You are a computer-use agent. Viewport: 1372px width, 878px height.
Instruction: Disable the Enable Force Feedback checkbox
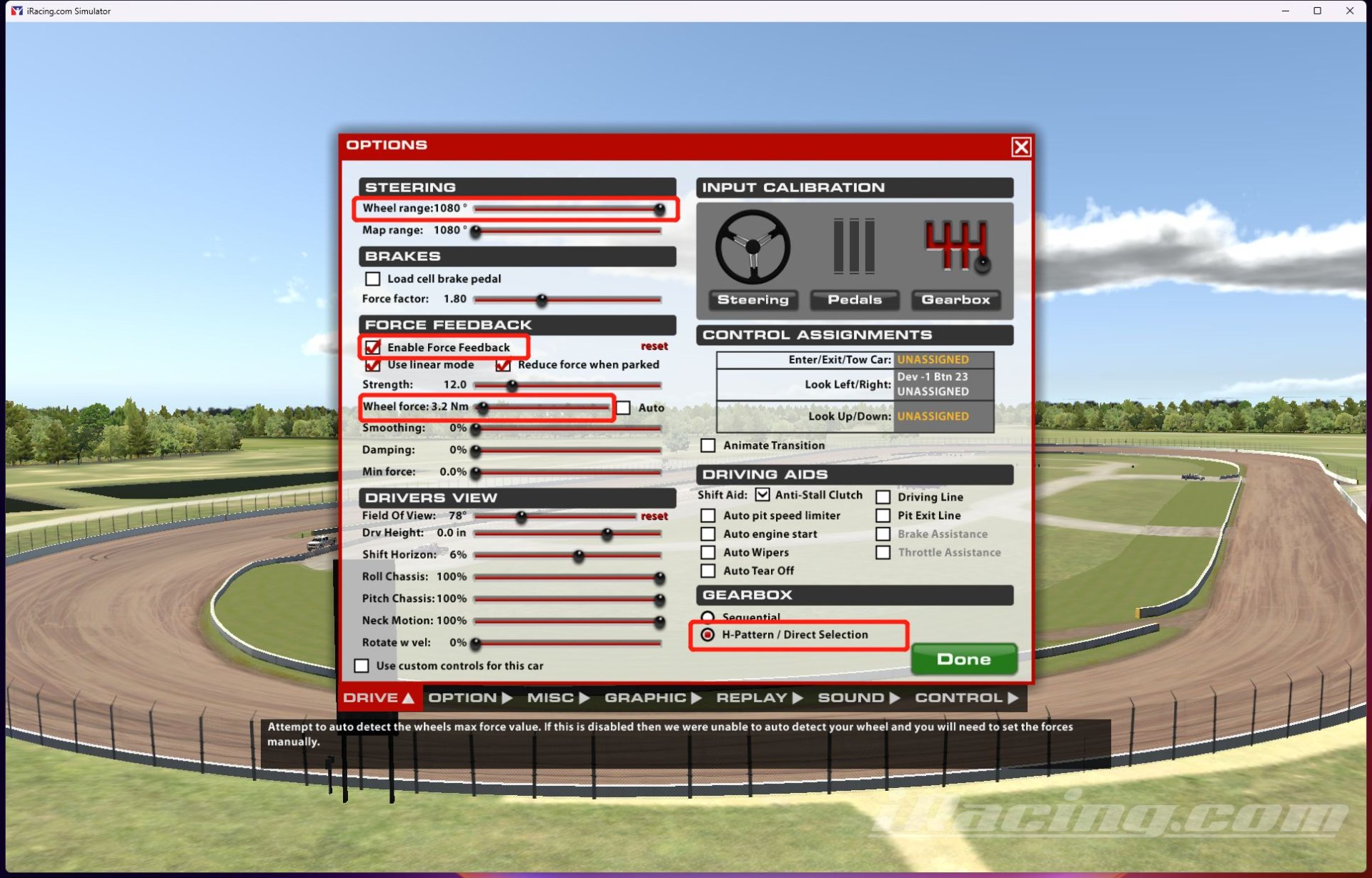pyautogui.click(x=373, y=347)
